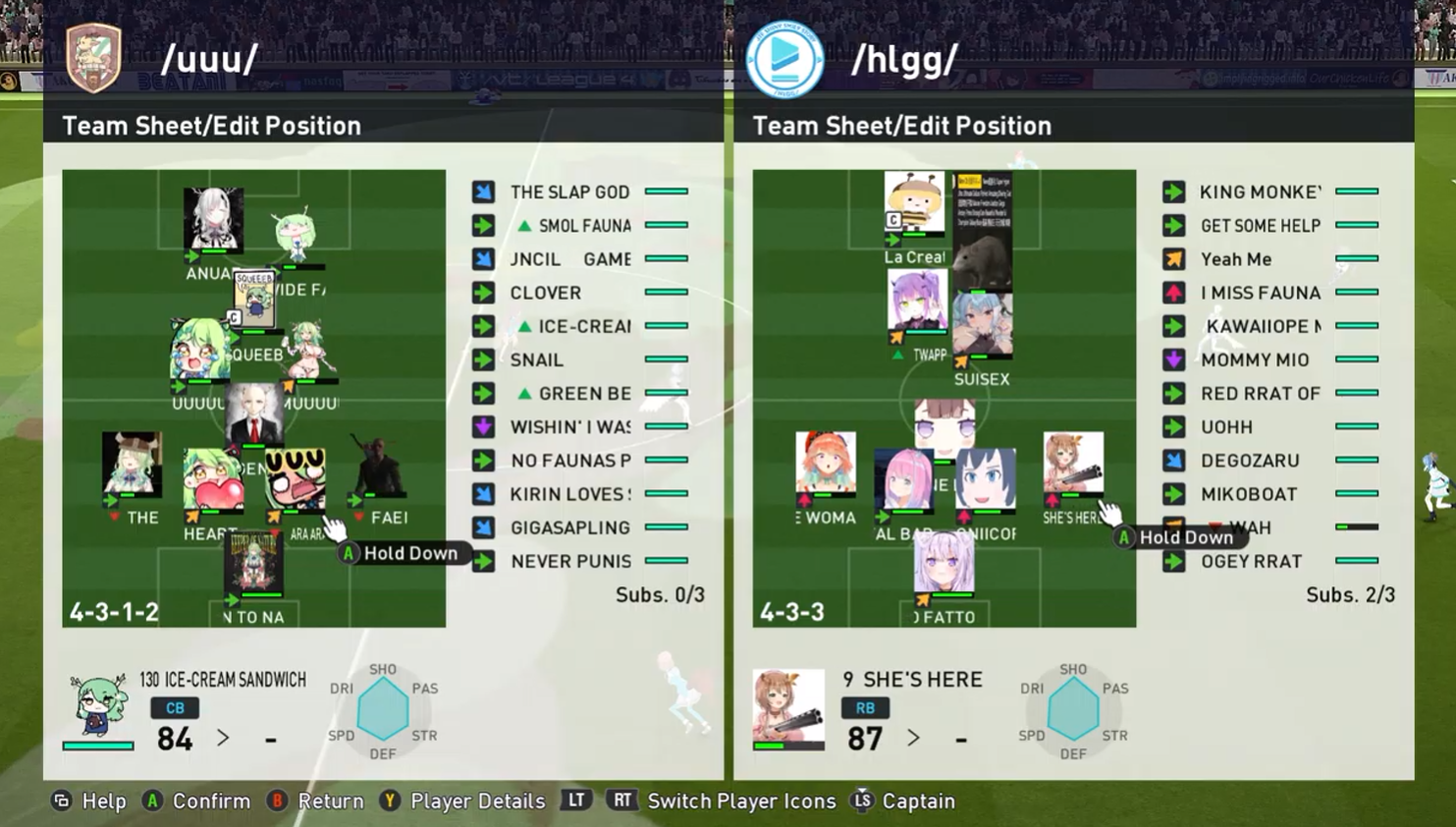The width and height of the screenshot is (1456, 827).
Task: Choose FAEI player on /uuu/ pitch
Action: pyautogui.click(x=380, y=473)
